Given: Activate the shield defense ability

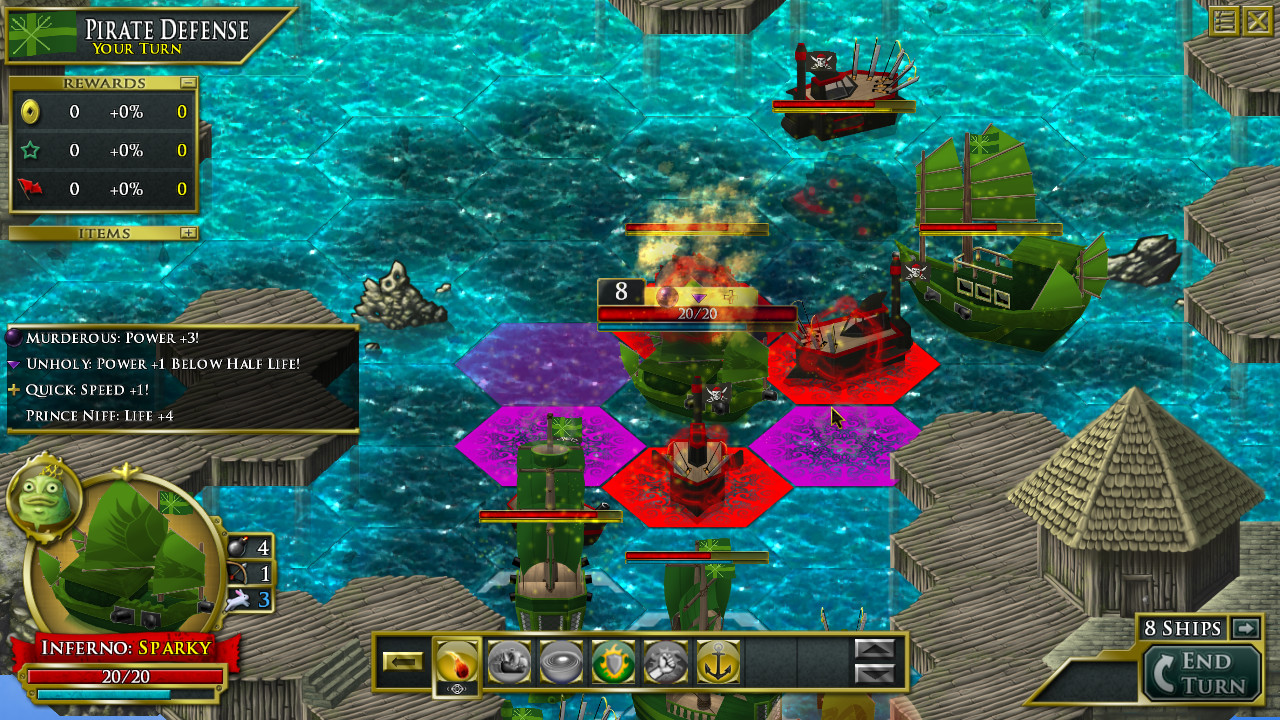Looking at the screenshot, I should pos(612,661).
